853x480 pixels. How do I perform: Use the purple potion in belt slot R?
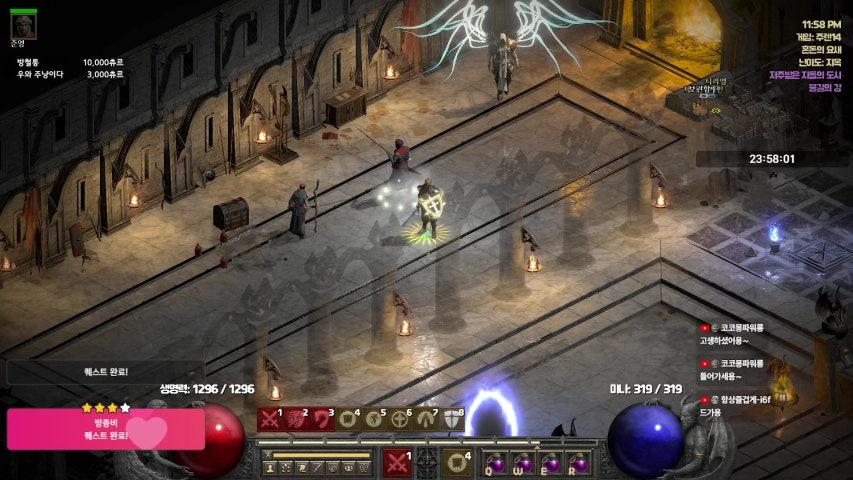click(577, 463)
